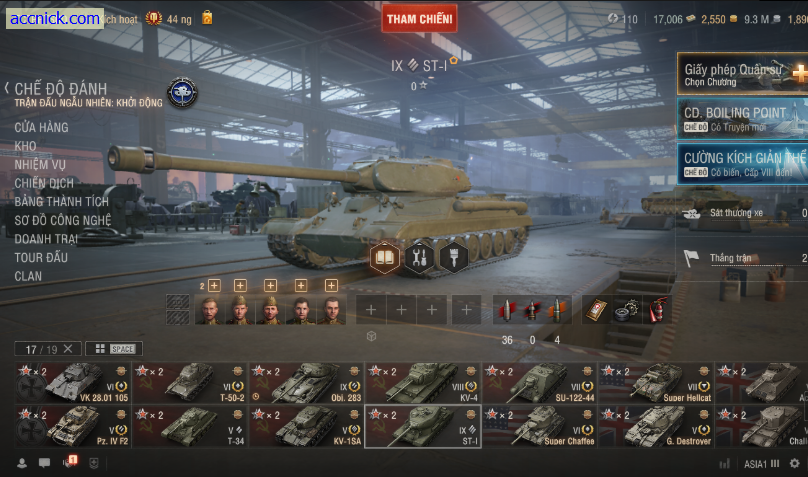Open the KHO depot menu
Image resolution: width=808 pixels, height=477 pixels.
click(25, 146)
